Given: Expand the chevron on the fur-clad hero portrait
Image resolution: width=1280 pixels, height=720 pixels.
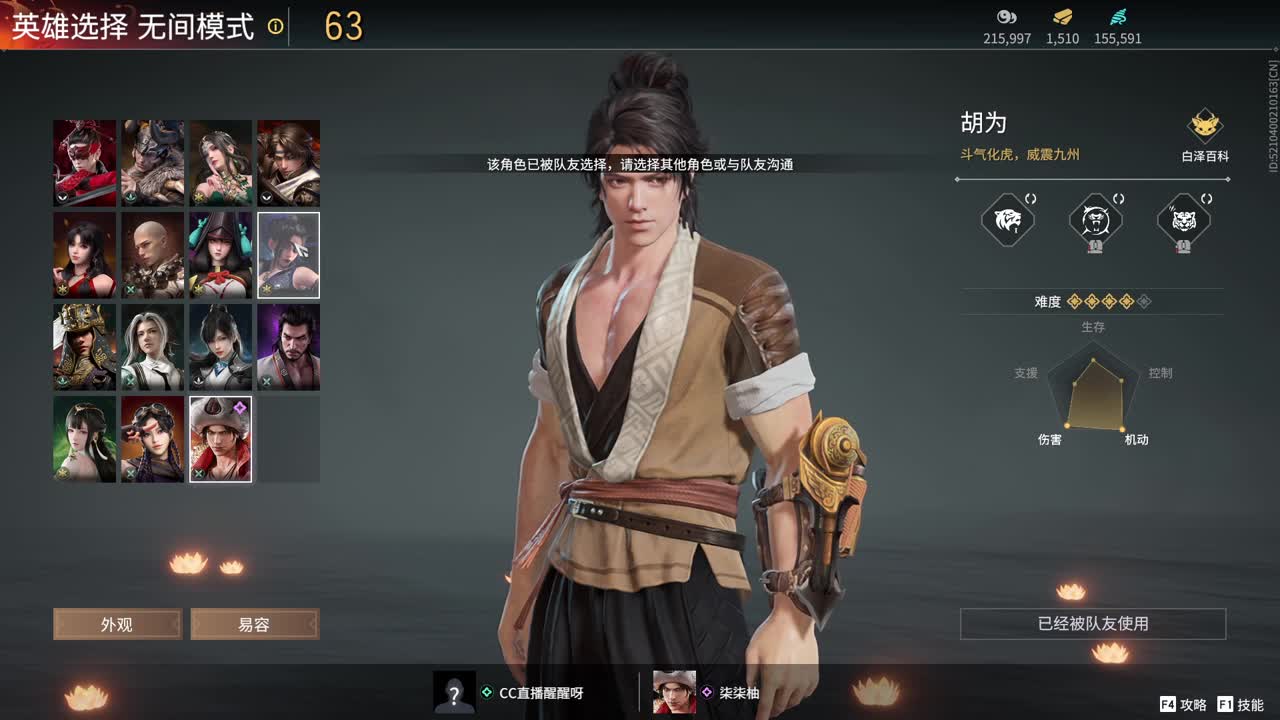Looking at the screenshot, I should tap(130, 197).
